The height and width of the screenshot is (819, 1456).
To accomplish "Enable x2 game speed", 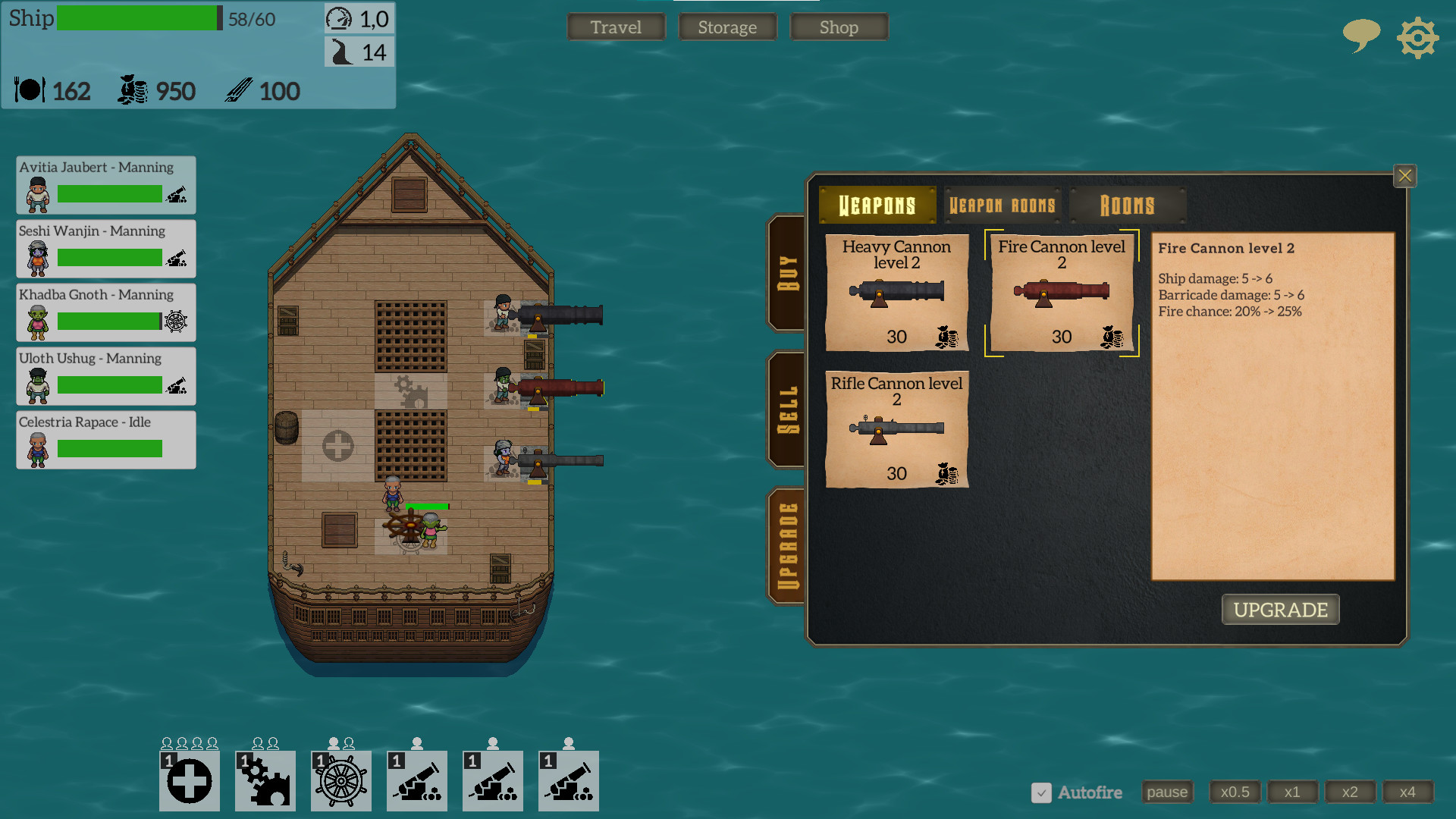I will click(x=1351, y=792).
